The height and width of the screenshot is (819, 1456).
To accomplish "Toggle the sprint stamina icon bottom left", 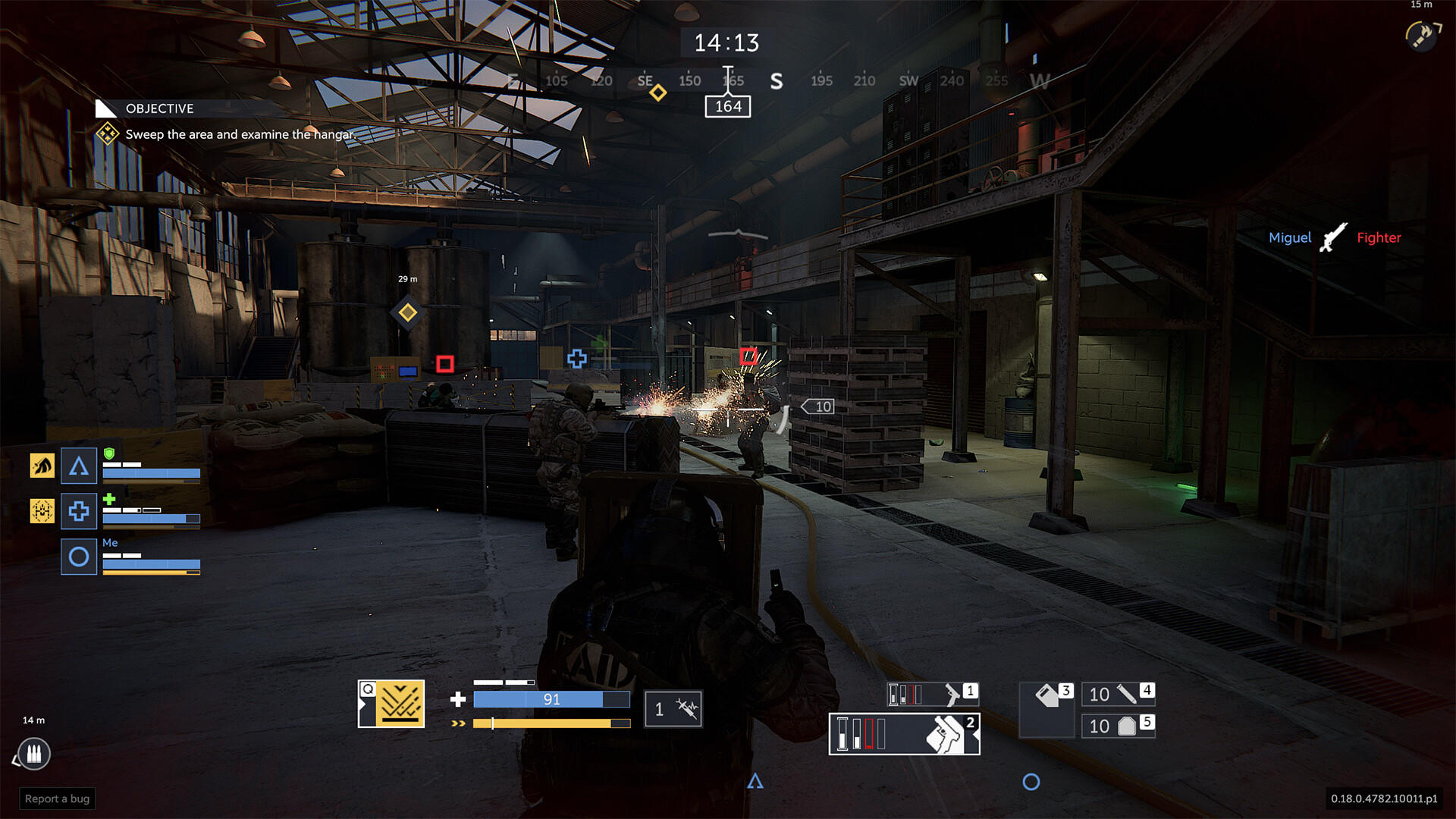I will tap(33, 755).
